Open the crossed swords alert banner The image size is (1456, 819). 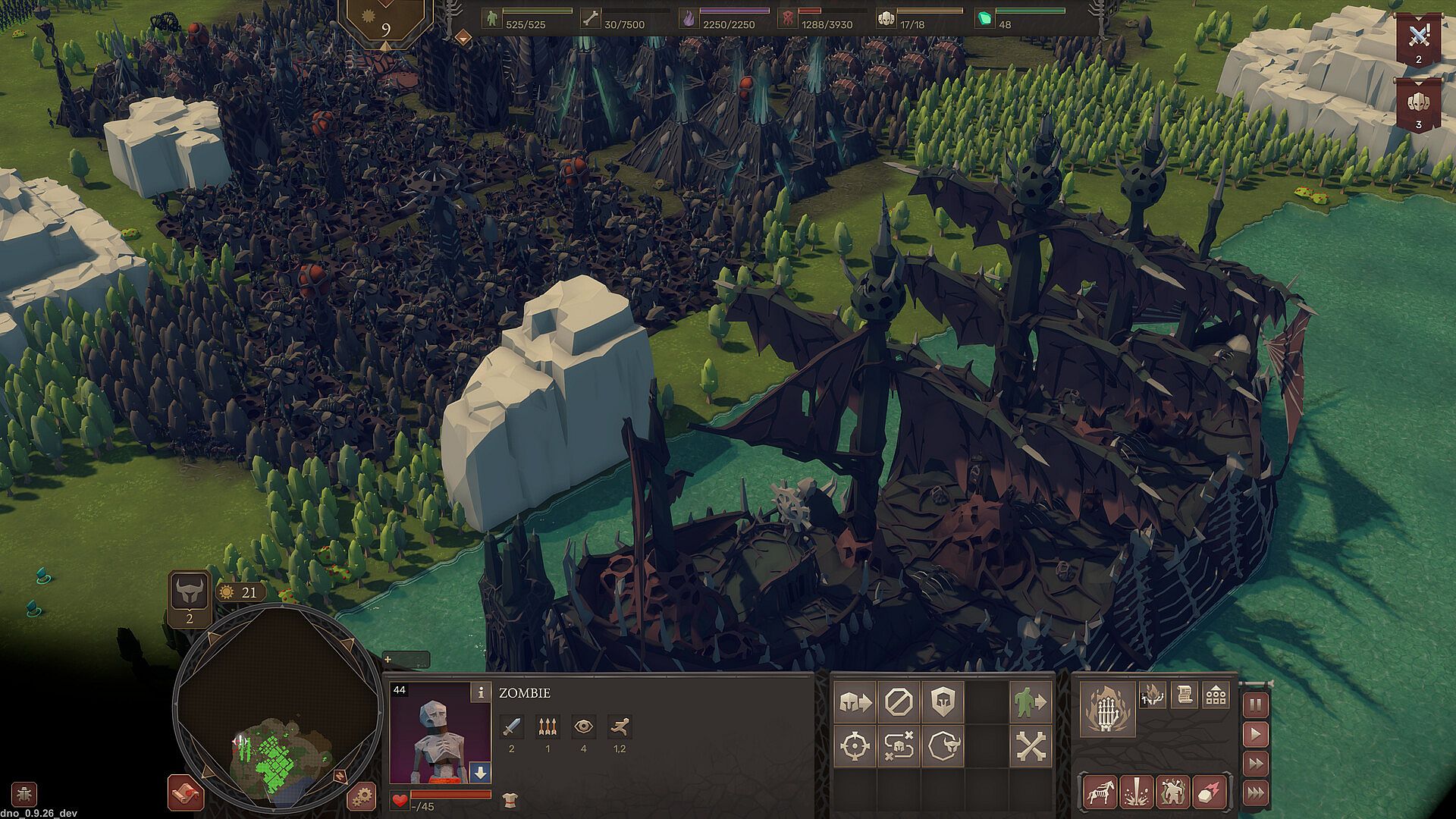coord(1418,38)
